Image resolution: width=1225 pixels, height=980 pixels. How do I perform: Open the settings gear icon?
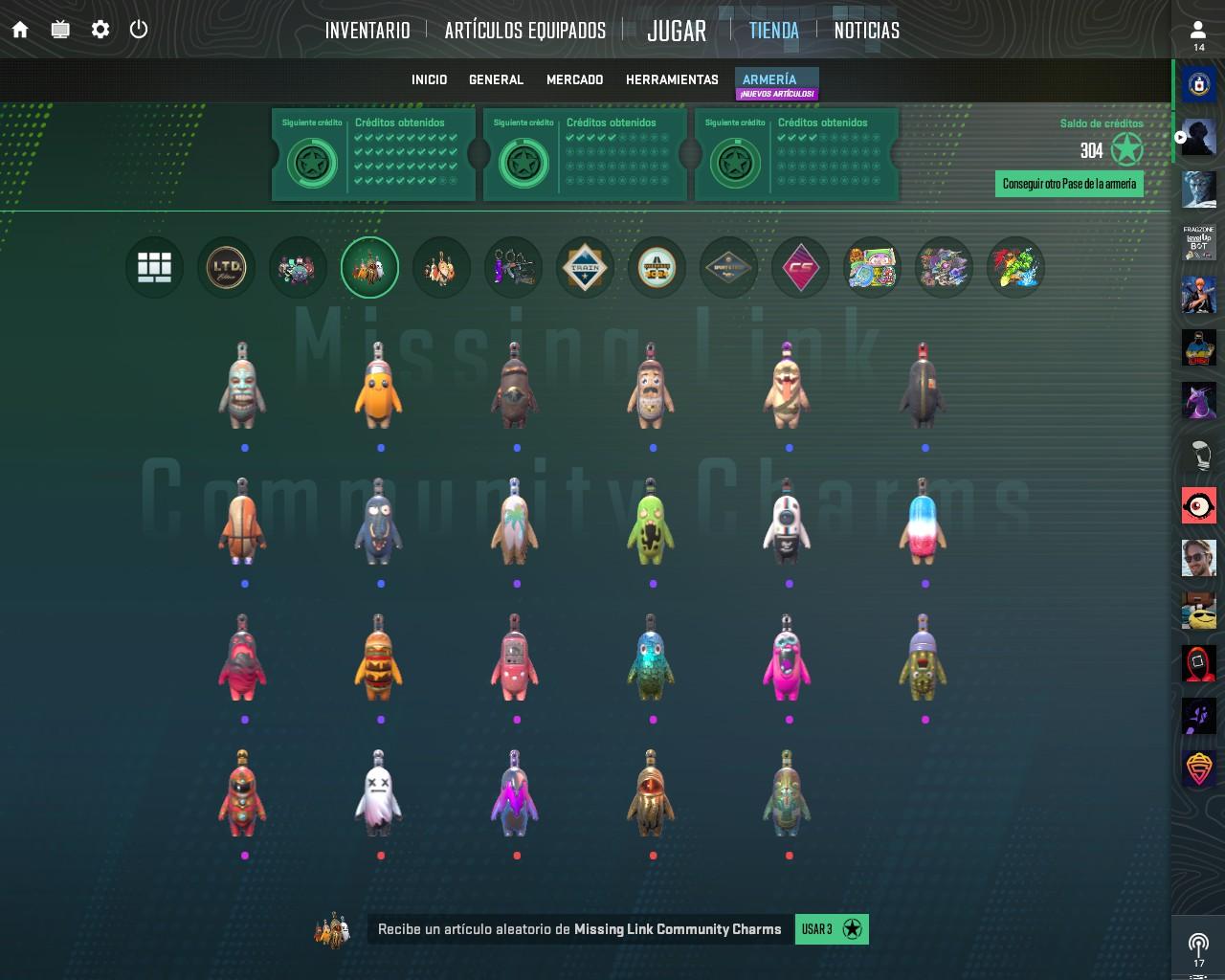(x=100, y=30)
